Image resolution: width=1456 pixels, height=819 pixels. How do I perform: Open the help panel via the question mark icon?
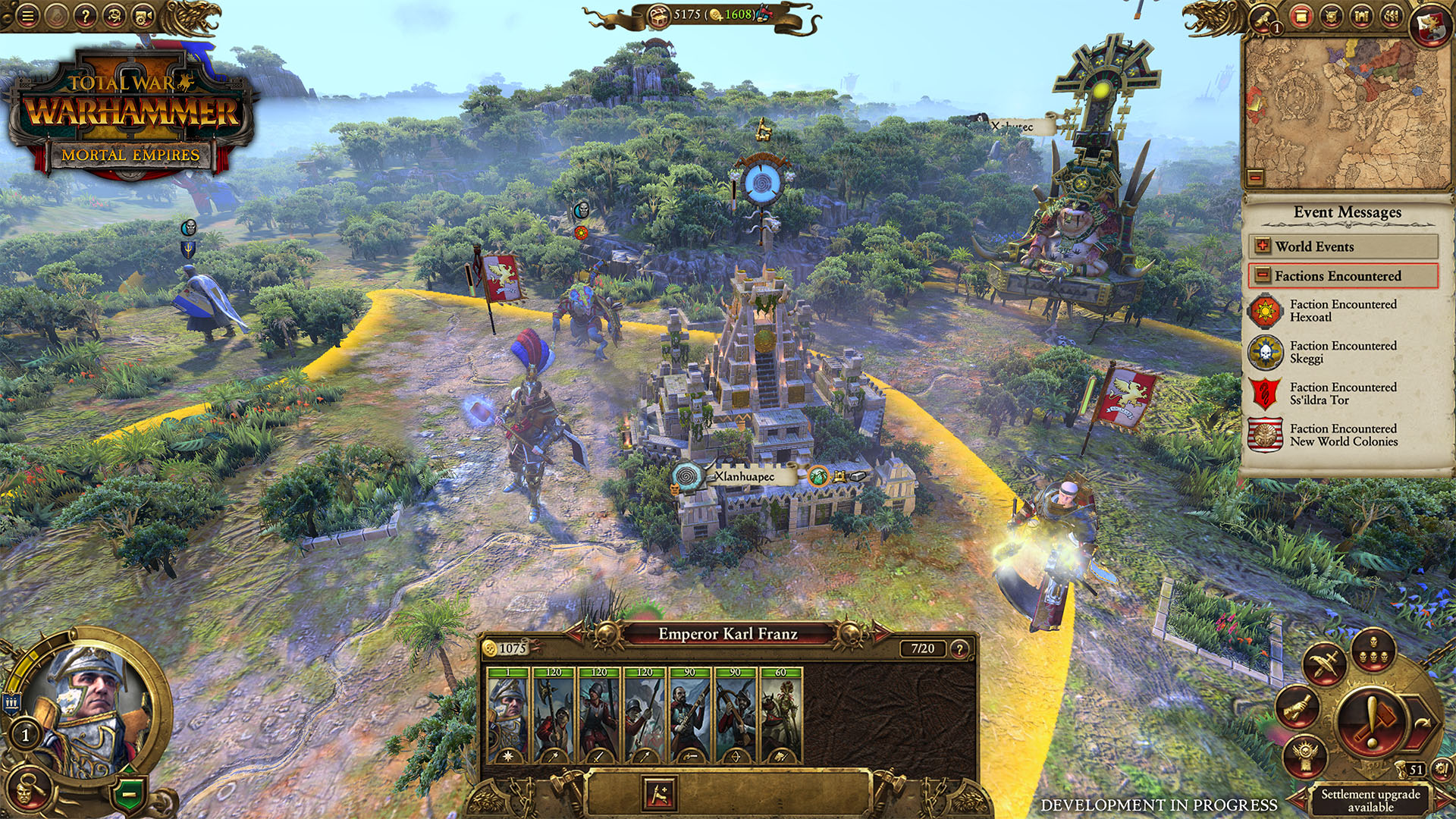click(x=87, y=15)
